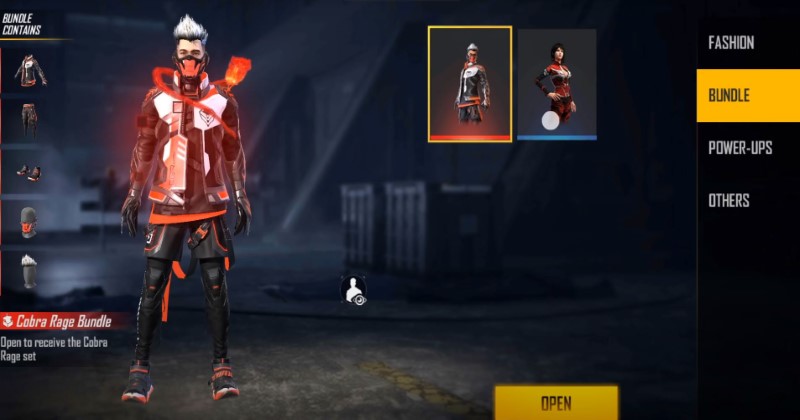Show the Others category
This screenshot has height=420, width=800.
pyautogui.click(x=729, y=200)
